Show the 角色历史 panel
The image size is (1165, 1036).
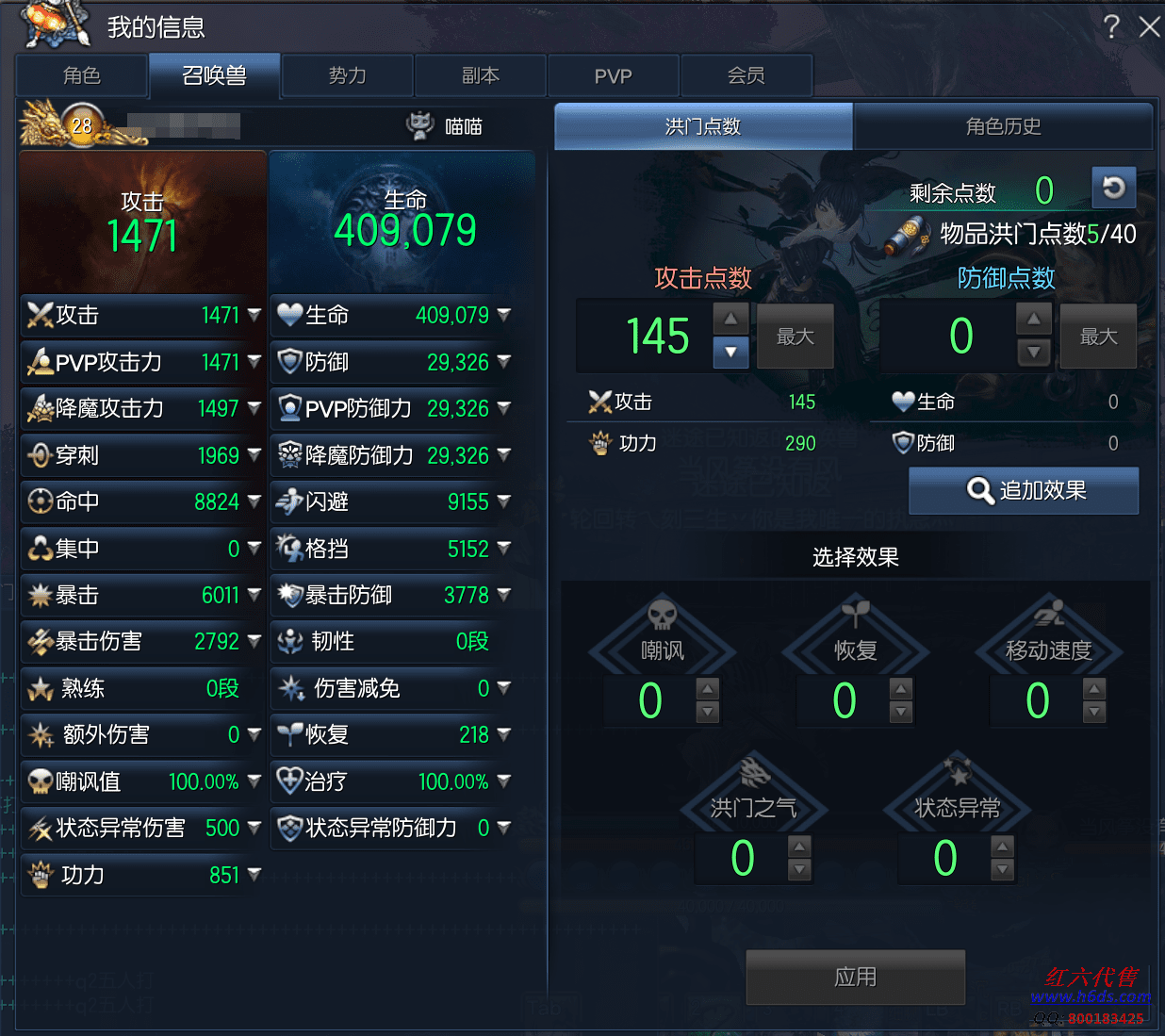pyautogui.click(x=1003, y=126)
